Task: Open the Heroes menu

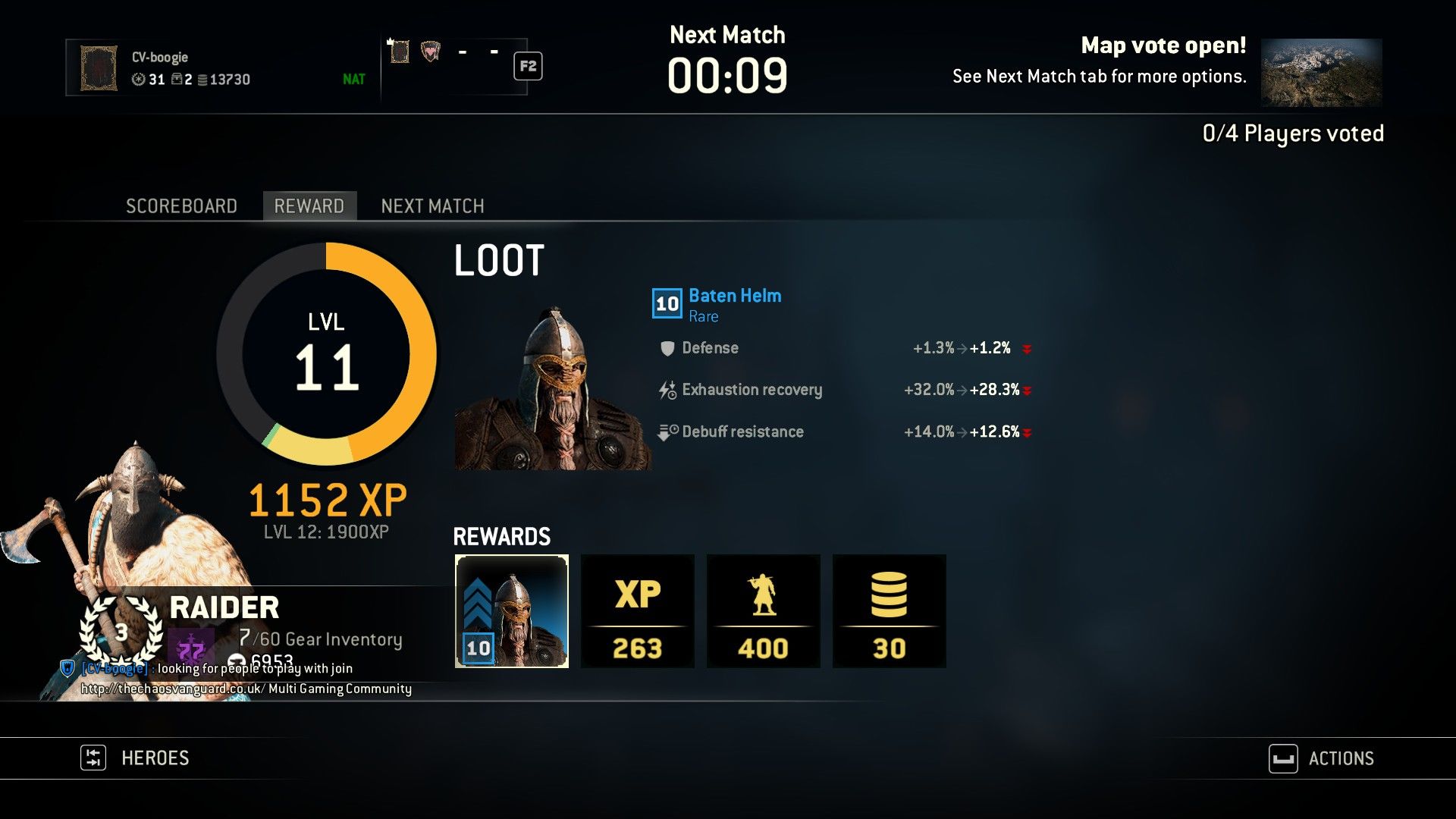Action: pos(136,758)
